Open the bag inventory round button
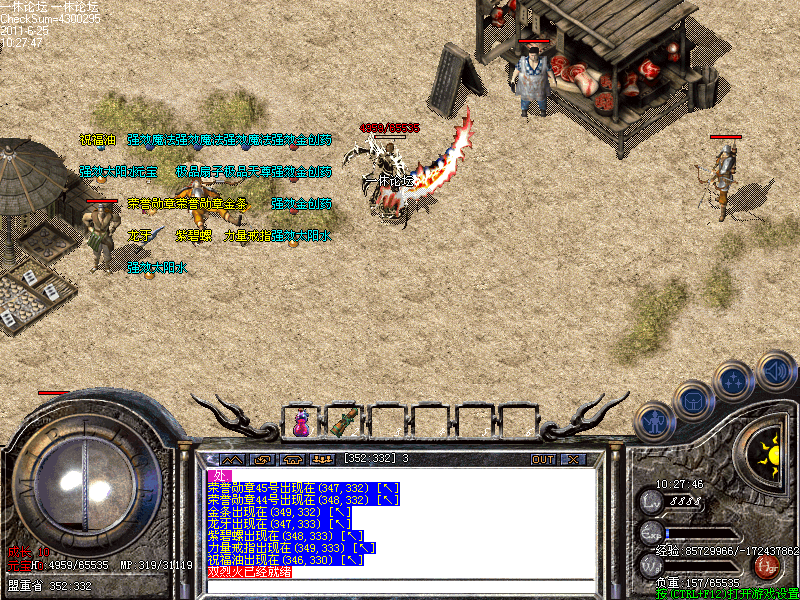 [x=694, y=401]
